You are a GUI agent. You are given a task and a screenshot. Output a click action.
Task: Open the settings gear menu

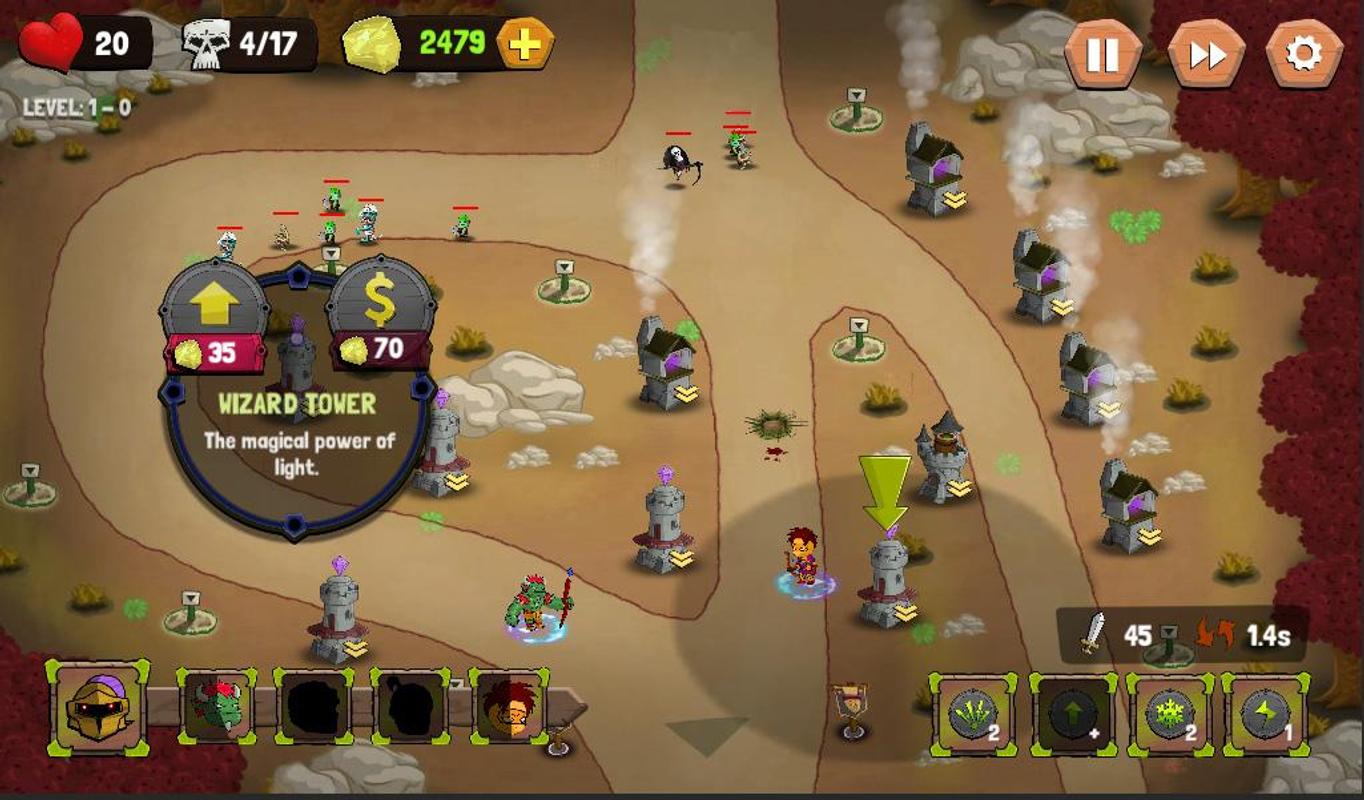[1304, 54]
